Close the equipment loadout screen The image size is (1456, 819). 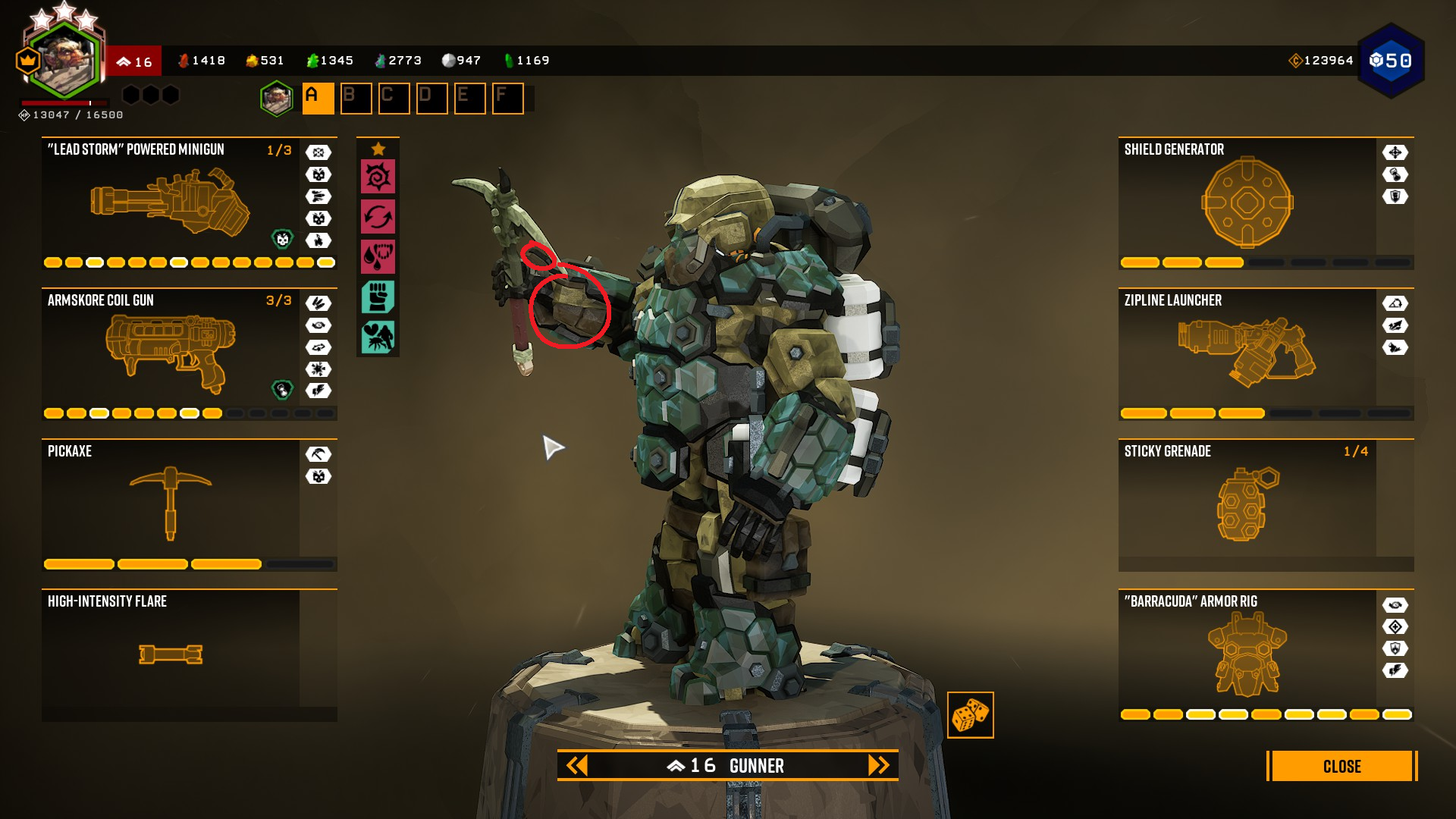click(x=1341, y=766)
